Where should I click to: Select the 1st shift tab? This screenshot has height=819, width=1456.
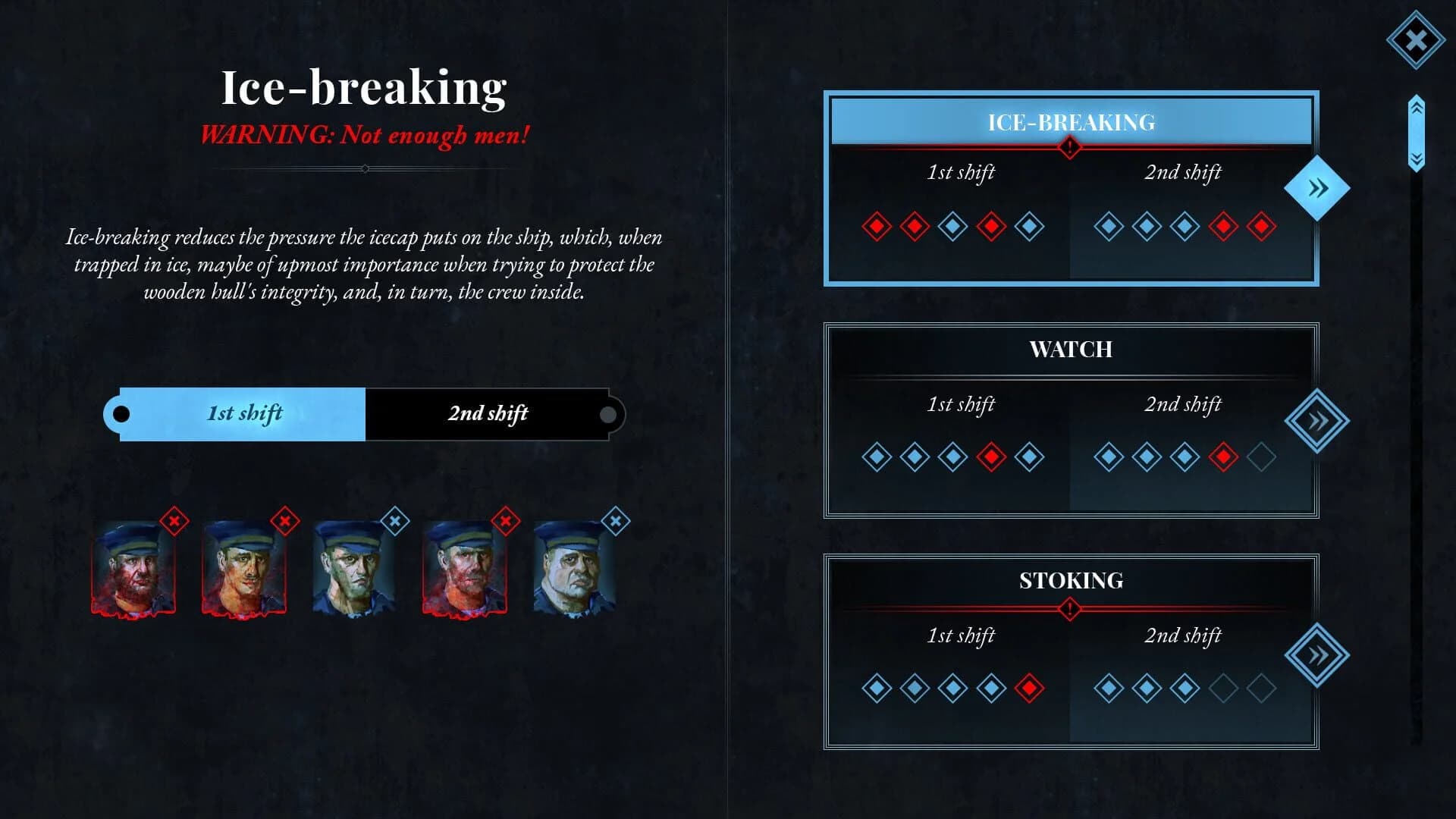coord(243,413)
